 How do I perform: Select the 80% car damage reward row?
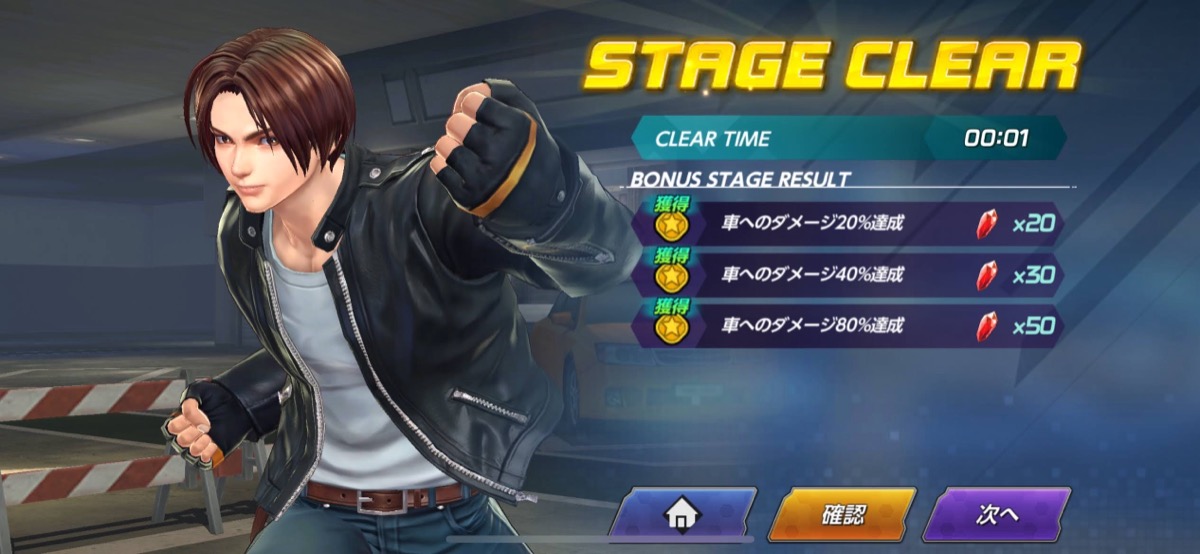coord(850,326)
